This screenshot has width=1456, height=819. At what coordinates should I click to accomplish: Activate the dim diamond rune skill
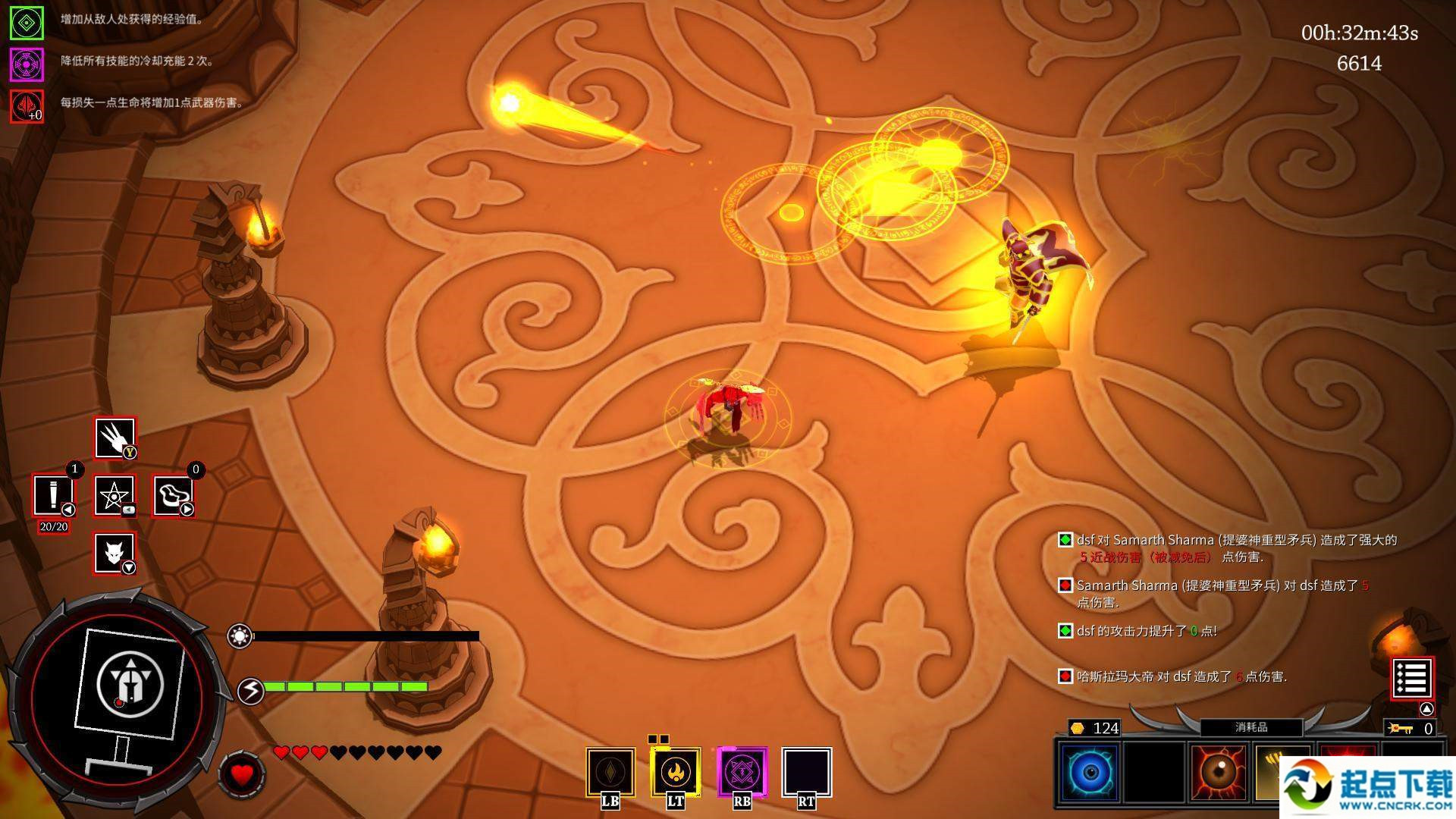click(610, 773)
